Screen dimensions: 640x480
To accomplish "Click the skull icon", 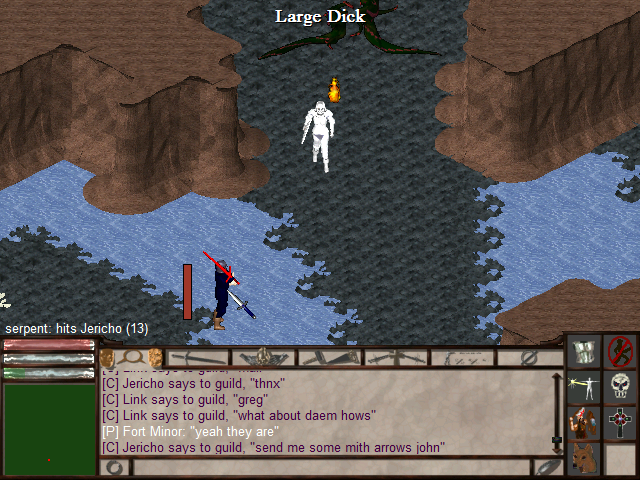I will click(621, 388).
